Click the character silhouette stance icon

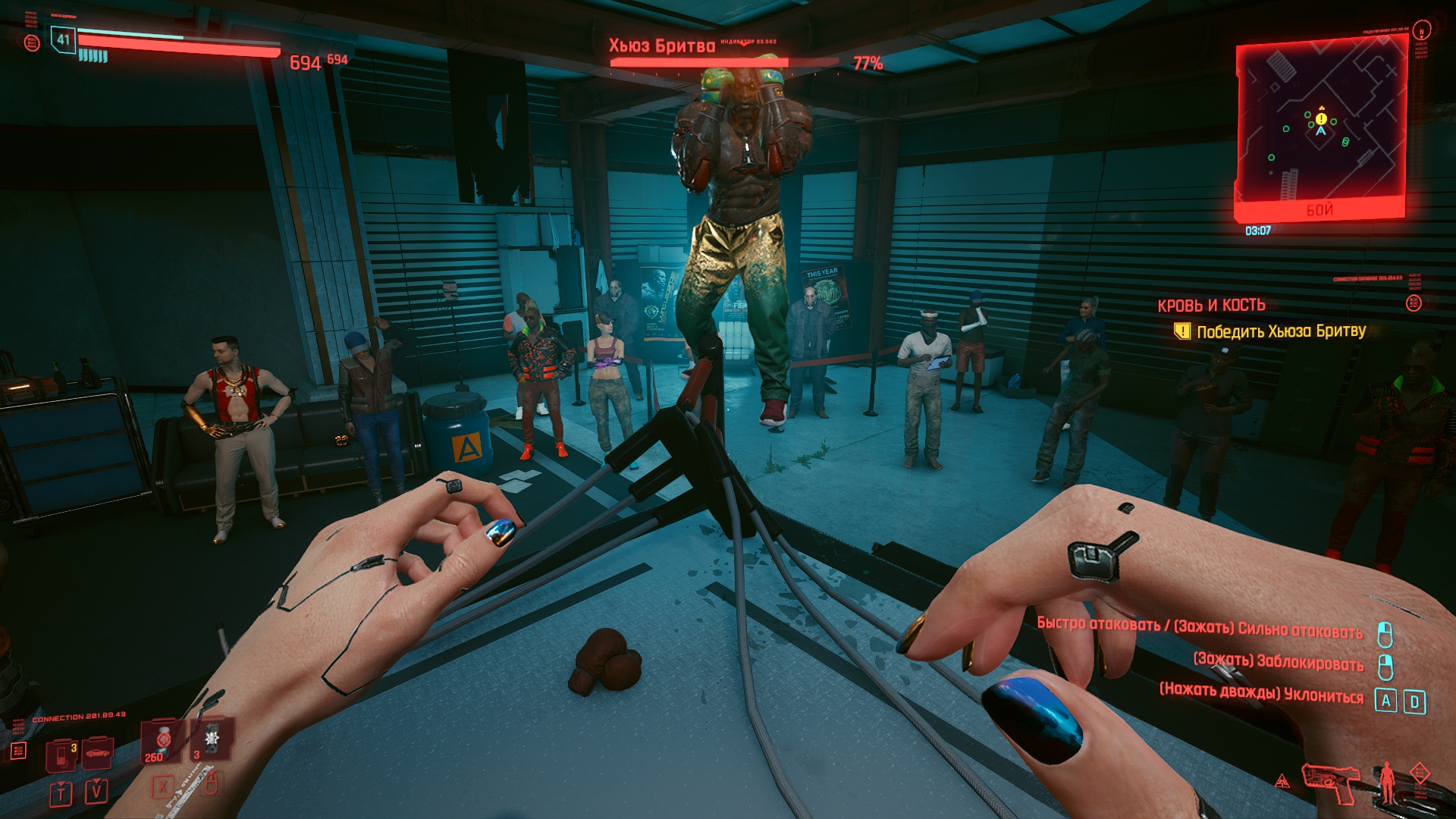[1387, 783]
